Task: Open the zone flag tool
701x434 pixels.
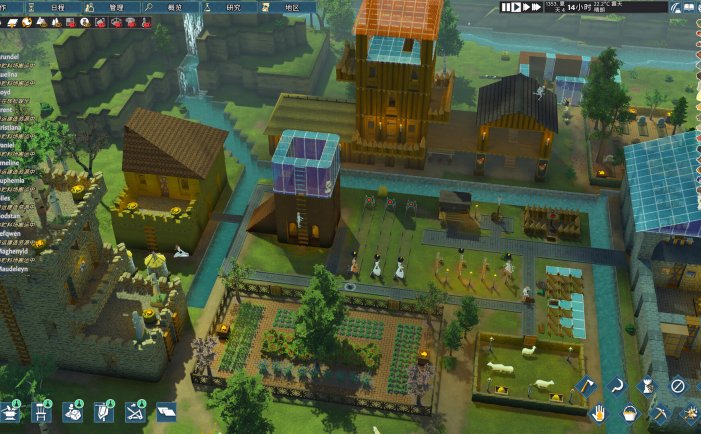Action: (x=164, y=412)
